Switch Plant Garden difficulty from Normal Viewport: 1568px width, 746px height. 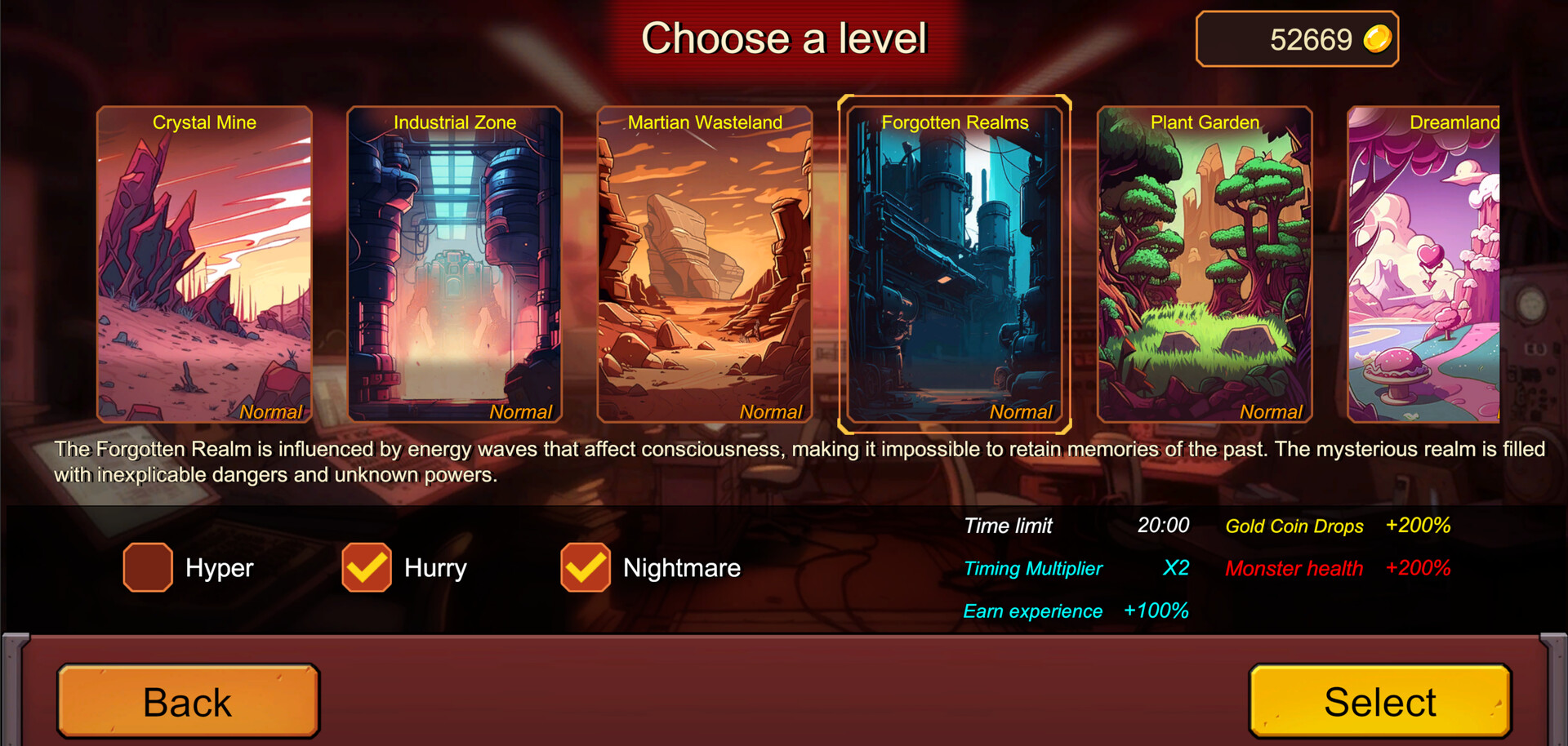1271,412
